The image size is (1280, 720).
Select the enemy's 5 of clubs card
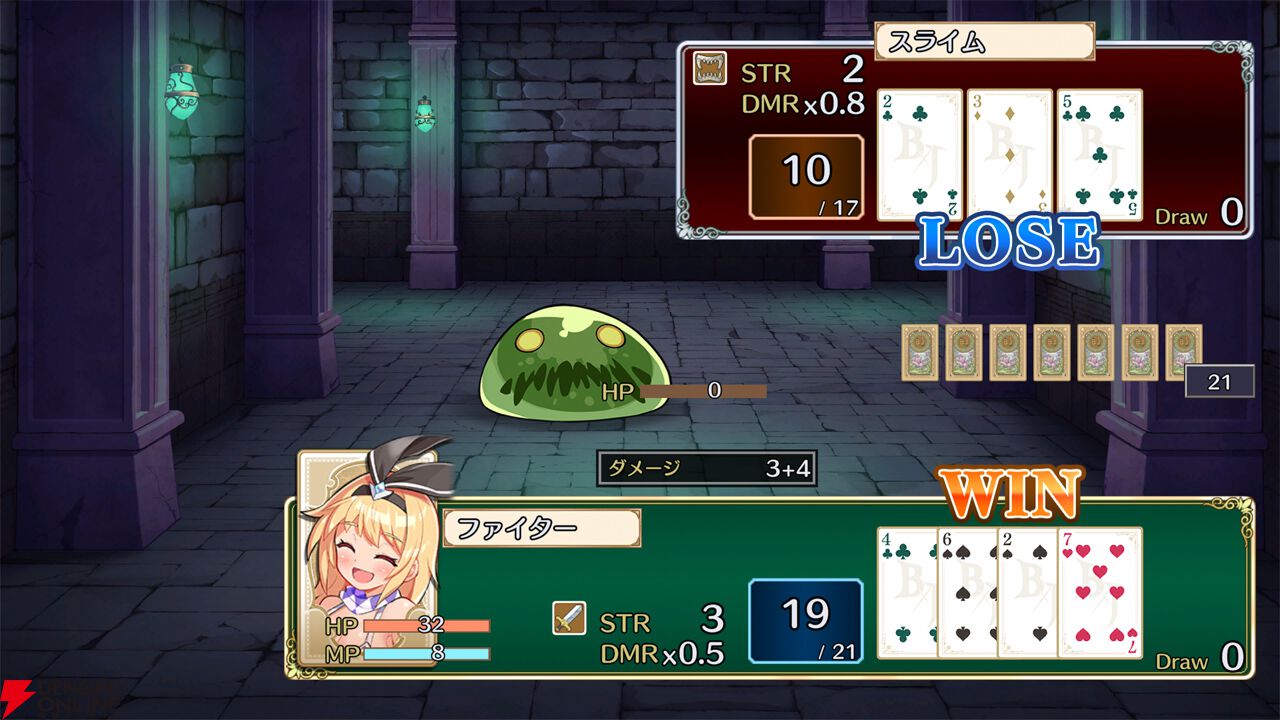coord(1099,155)
